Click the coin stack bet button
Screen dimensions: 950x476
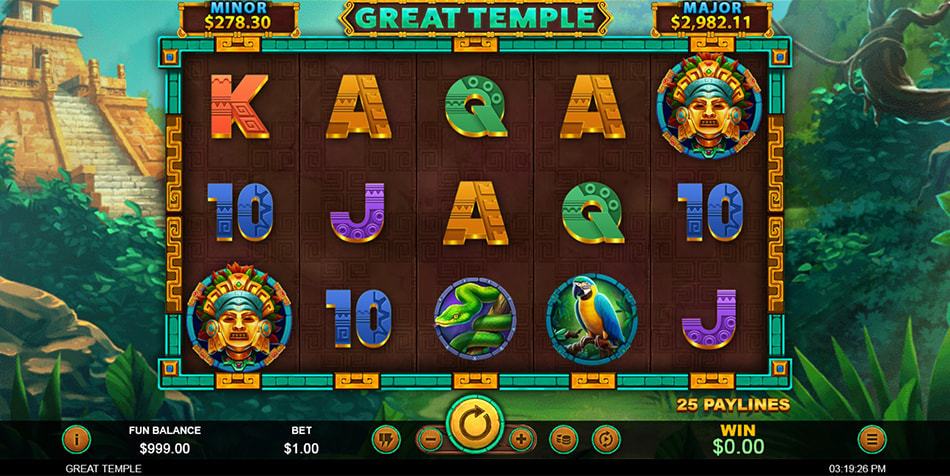(x=564, y=439)
